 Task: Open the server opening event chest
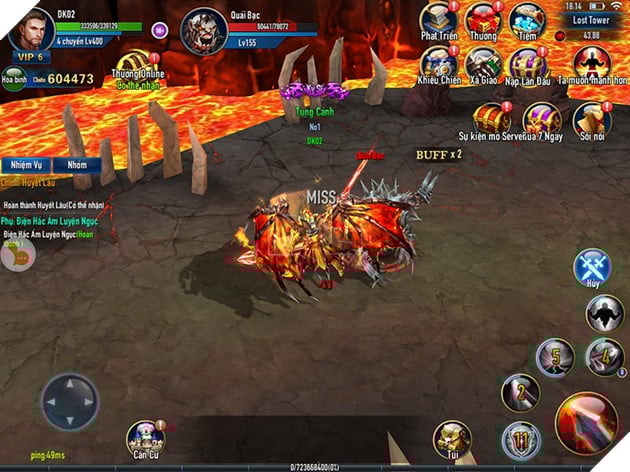pos(491,118)
